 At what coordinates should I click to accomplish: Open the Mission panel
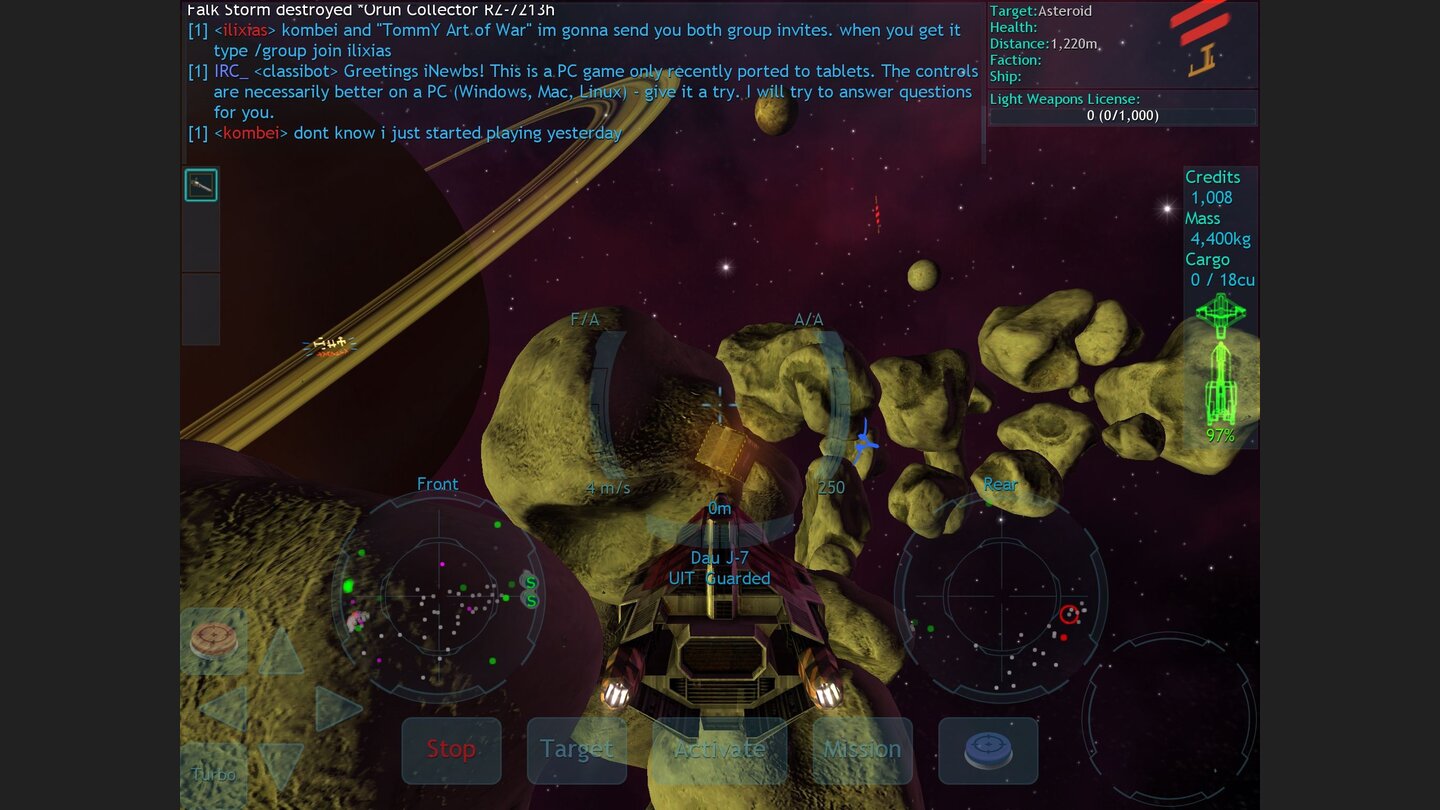tap(862, 750)
